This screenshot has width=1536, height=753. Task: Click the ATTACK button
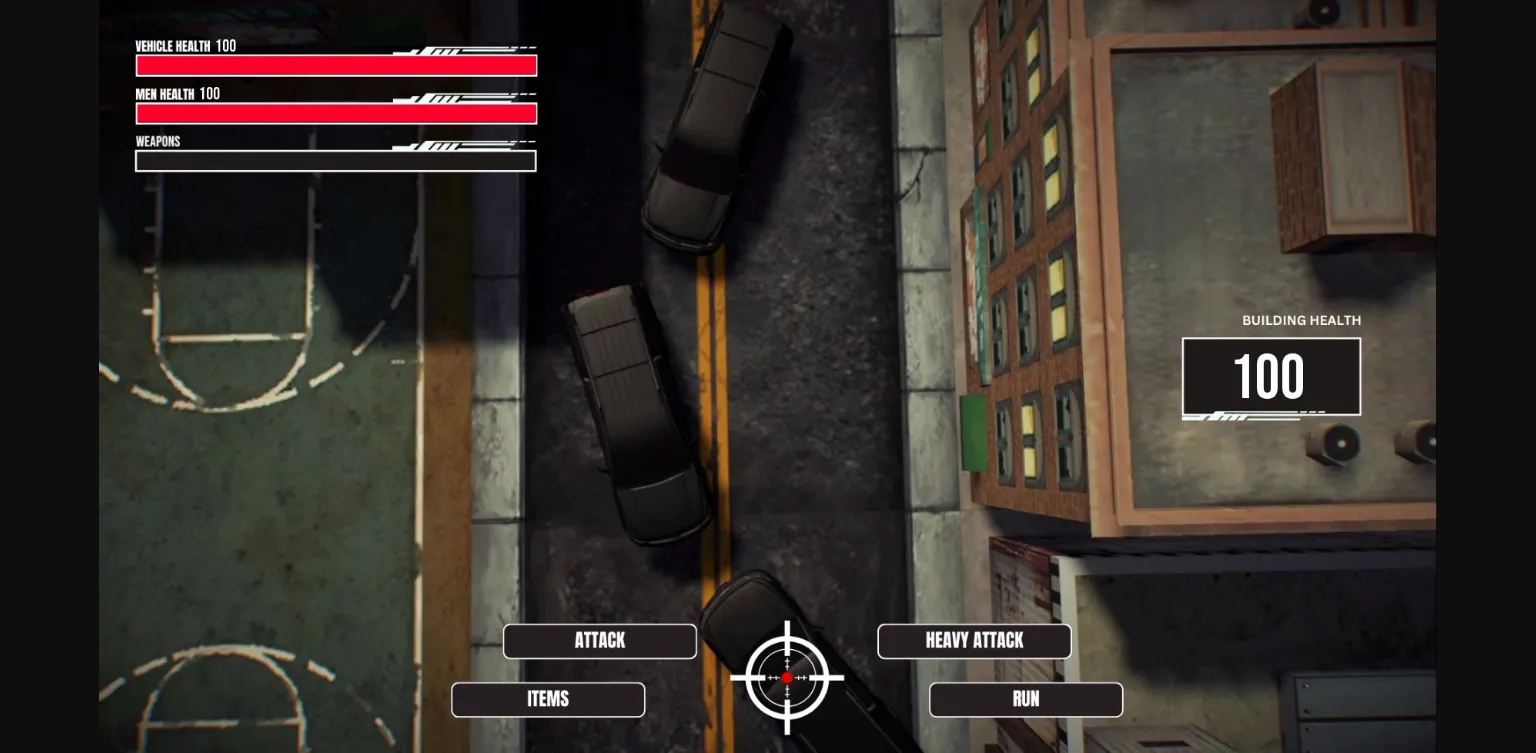coord(599,641)
